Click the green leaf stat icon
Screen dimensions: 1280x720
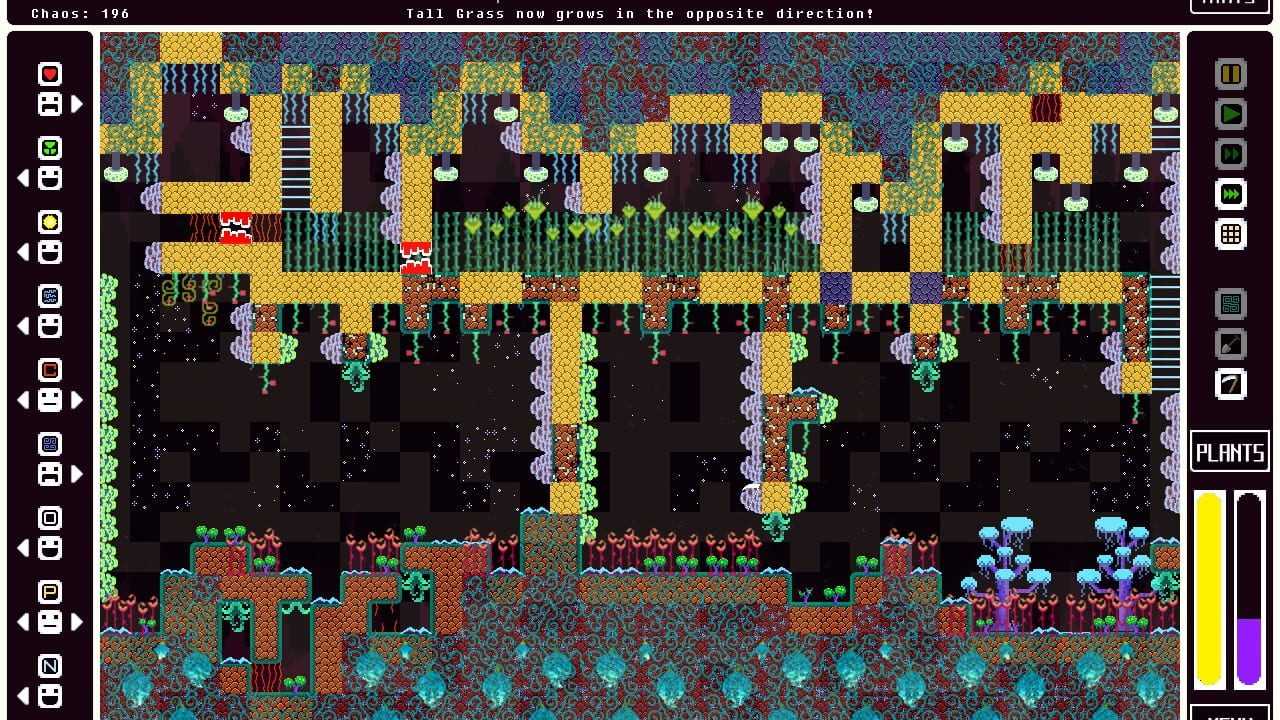coord(50,148)
